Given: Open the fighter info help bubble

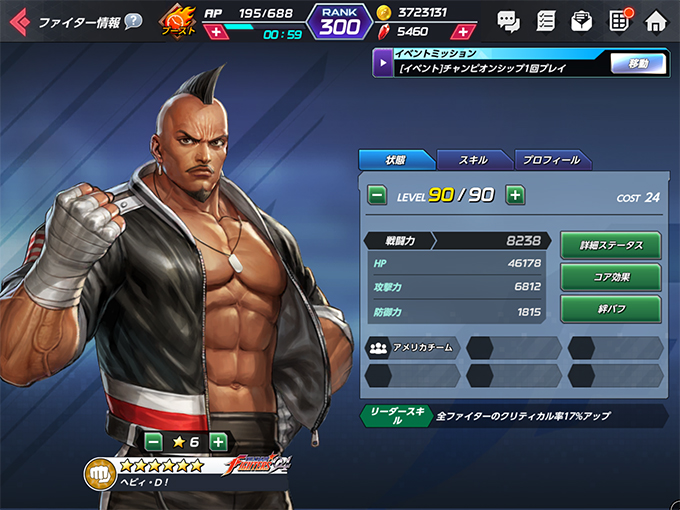Looking at the screenshot, I should pyautogui.click(x=133, y=21).
